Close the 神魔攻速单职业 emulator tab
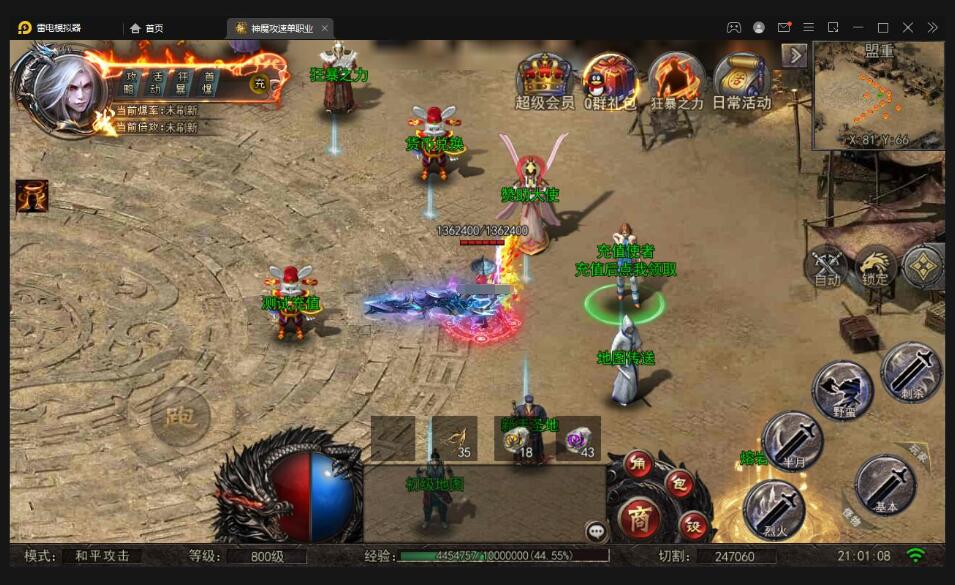This screenshot has width=955, height=585. click(x=325, y=28)
